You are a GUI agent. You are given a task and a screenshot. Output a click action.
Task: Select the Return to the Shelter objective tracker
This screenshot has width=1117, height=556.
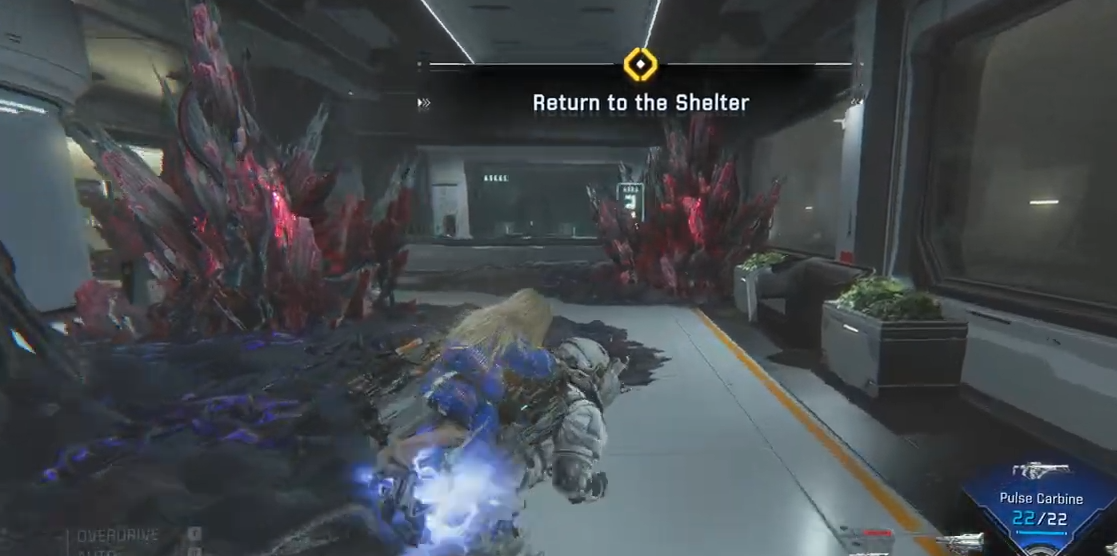640,102
